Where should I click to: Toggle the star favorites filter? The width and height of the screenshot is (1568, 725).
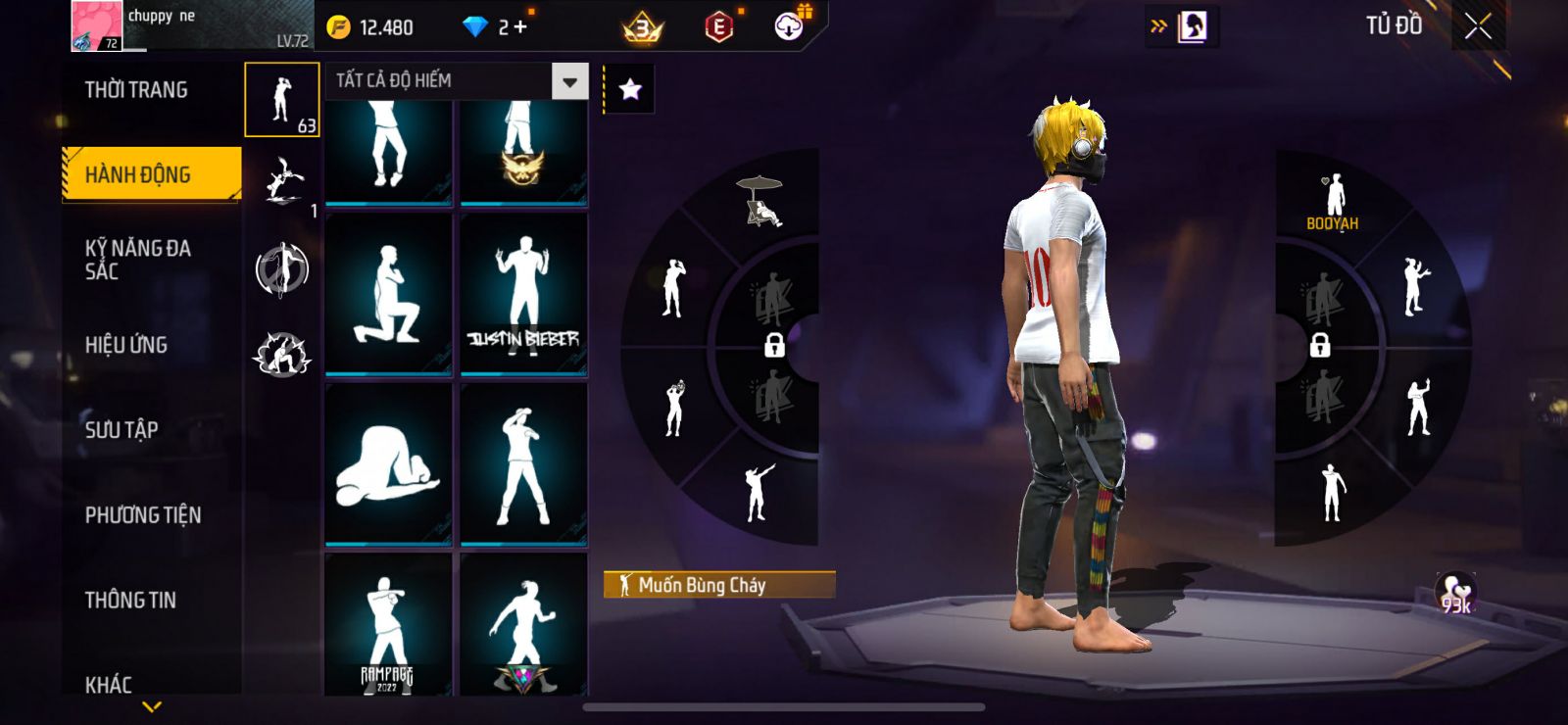pyautogui.click(x=630, y=90)
